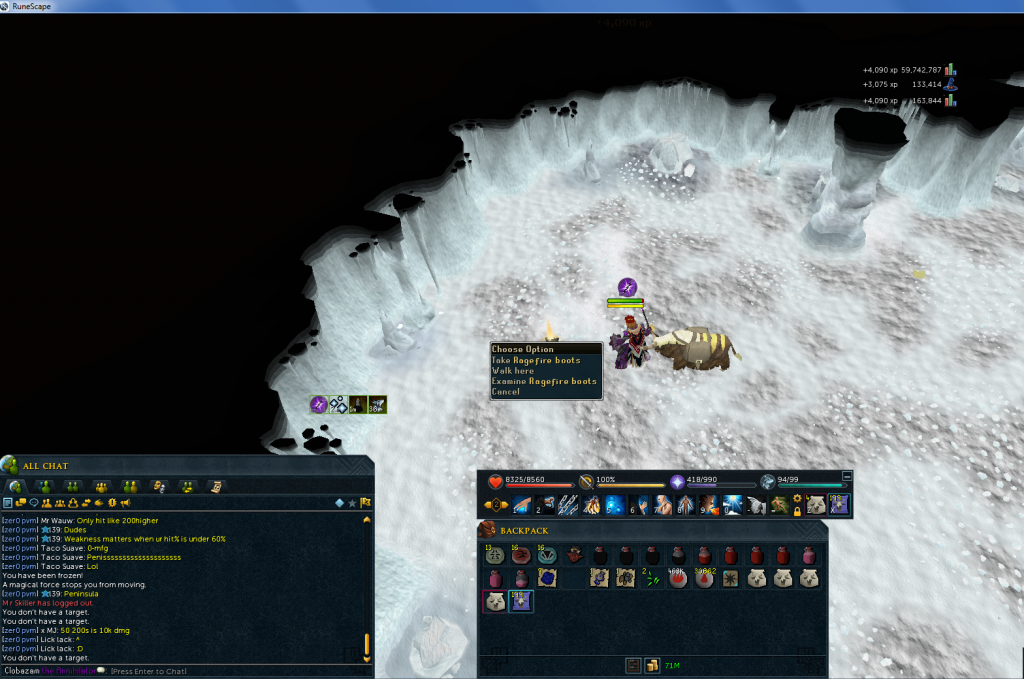The height and width of the screenshot is (679, 1024).
Task: Click the blue scroll in backpack
Action: tap(547, 578)
